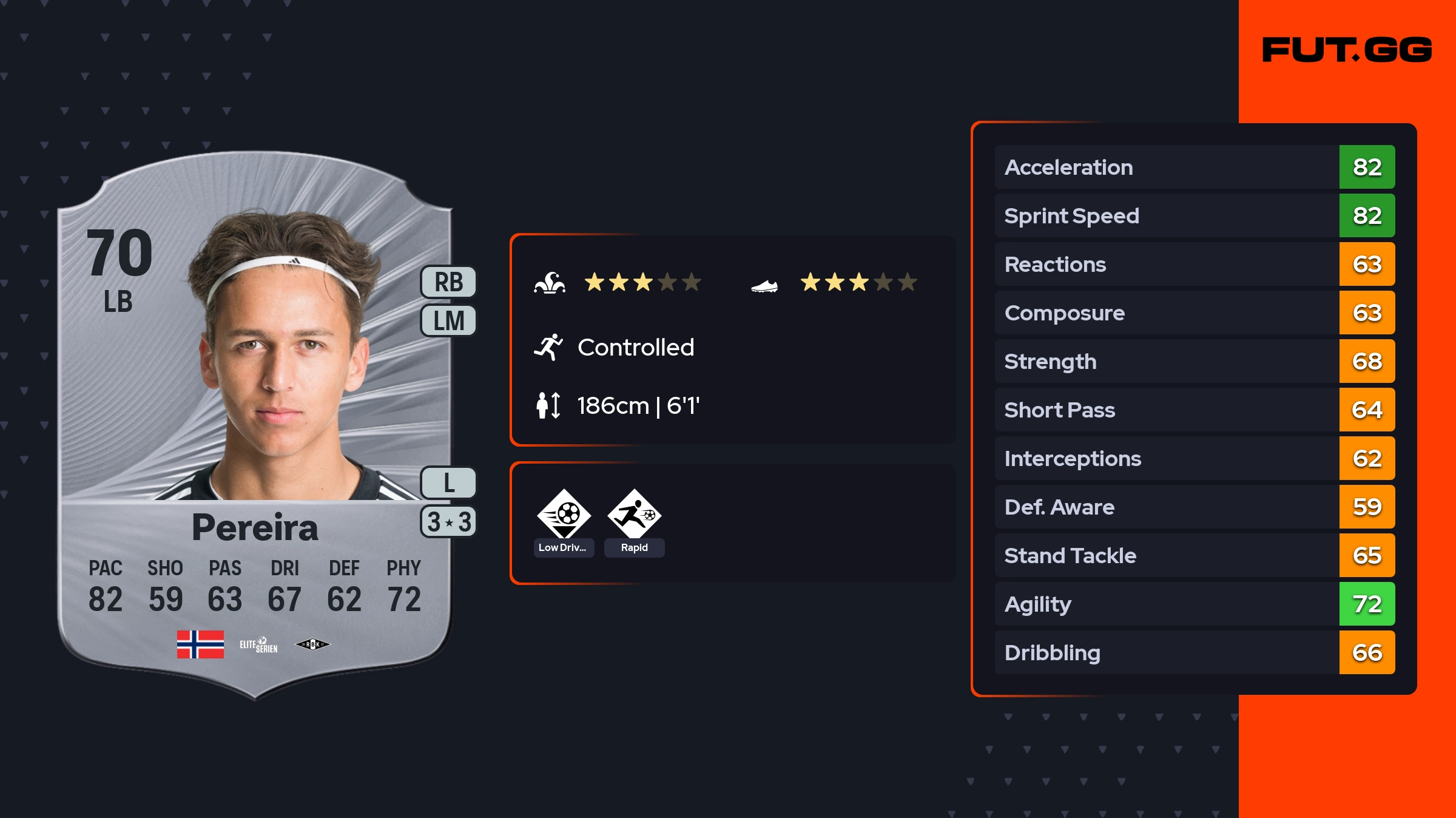Open the FUT.GG logo
This screenshot has height=818, width=1456.
click(1347, 50)
